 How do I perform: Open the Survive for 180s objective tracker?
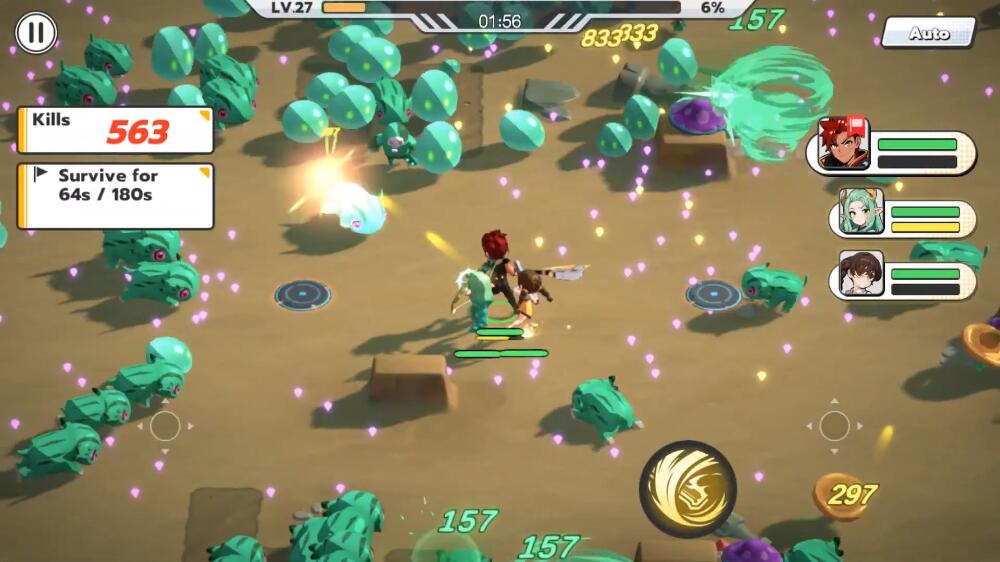point(115,196)
